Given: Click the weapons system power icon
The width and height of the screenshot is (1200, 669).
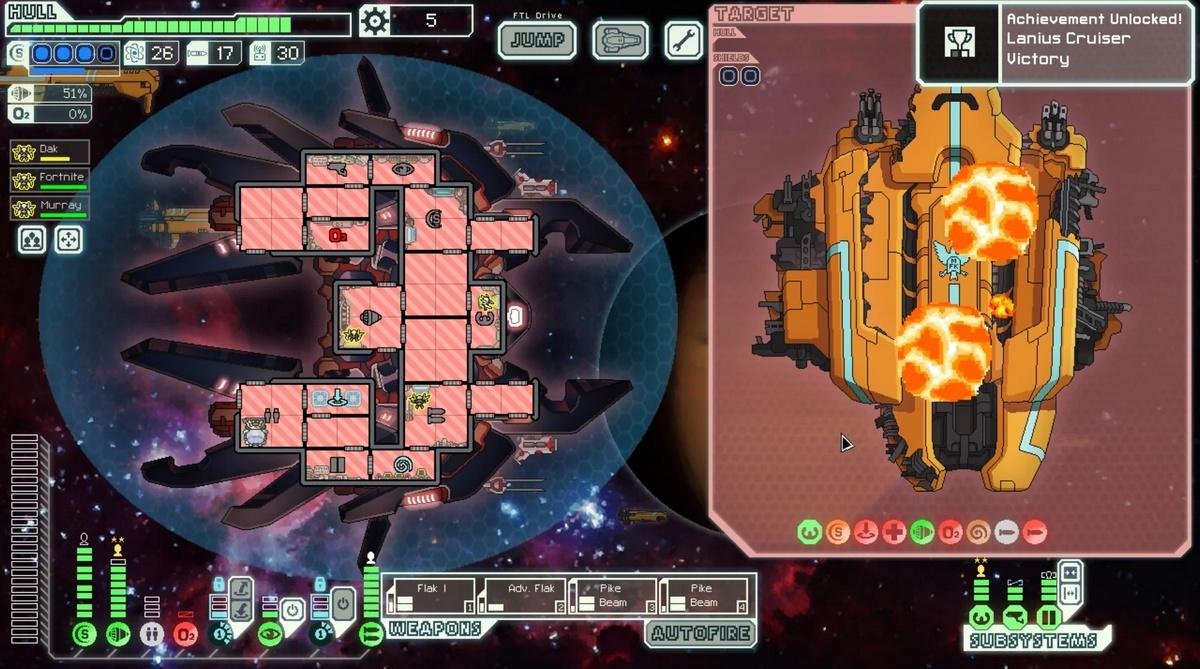Looking at the screenshot, I should pos(371,633).
